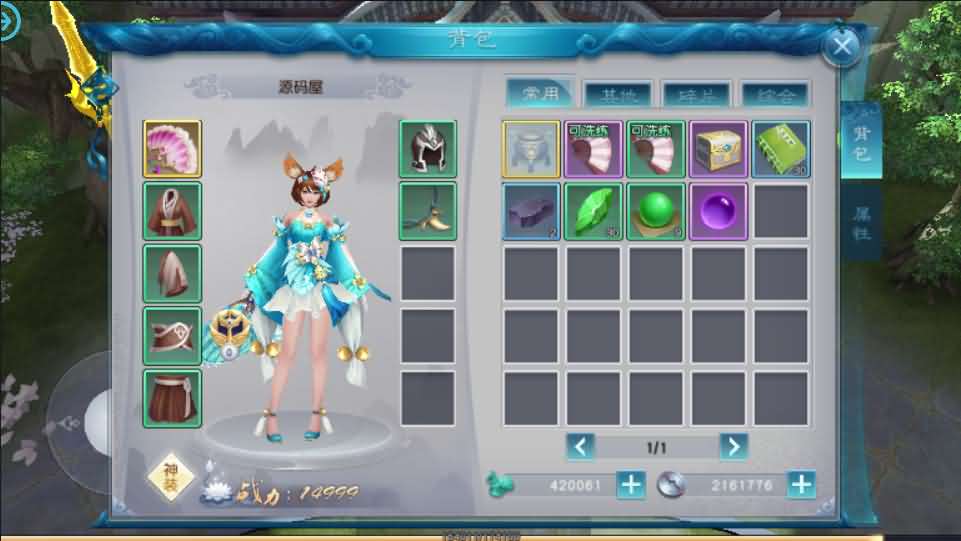961x541 pixels.
Task: Select the 综合 tab
Action: 775,95
